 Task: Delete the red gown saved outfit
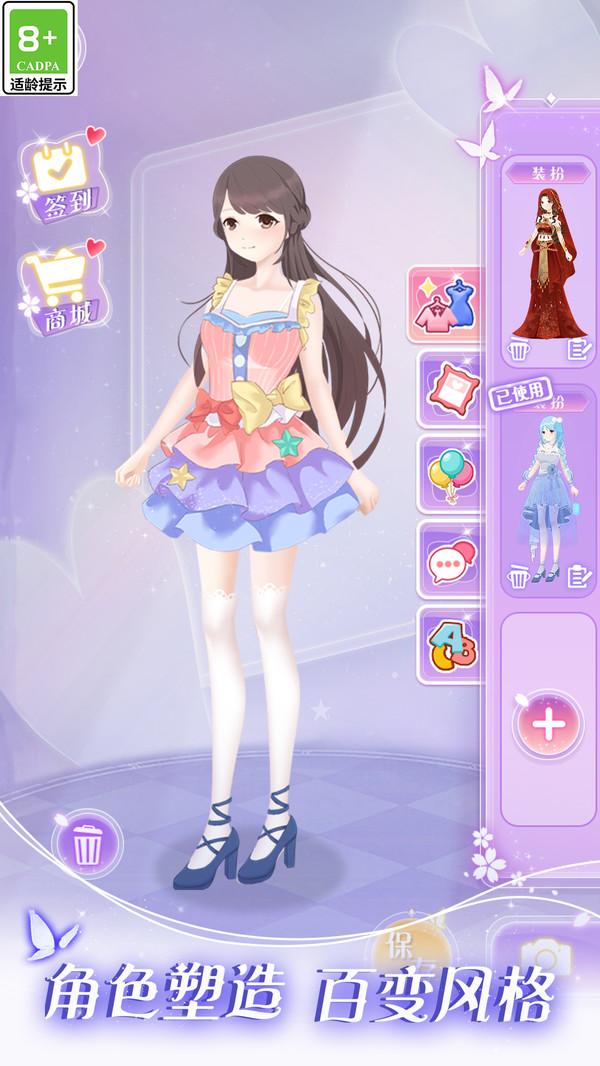click(x=517, y=350)
